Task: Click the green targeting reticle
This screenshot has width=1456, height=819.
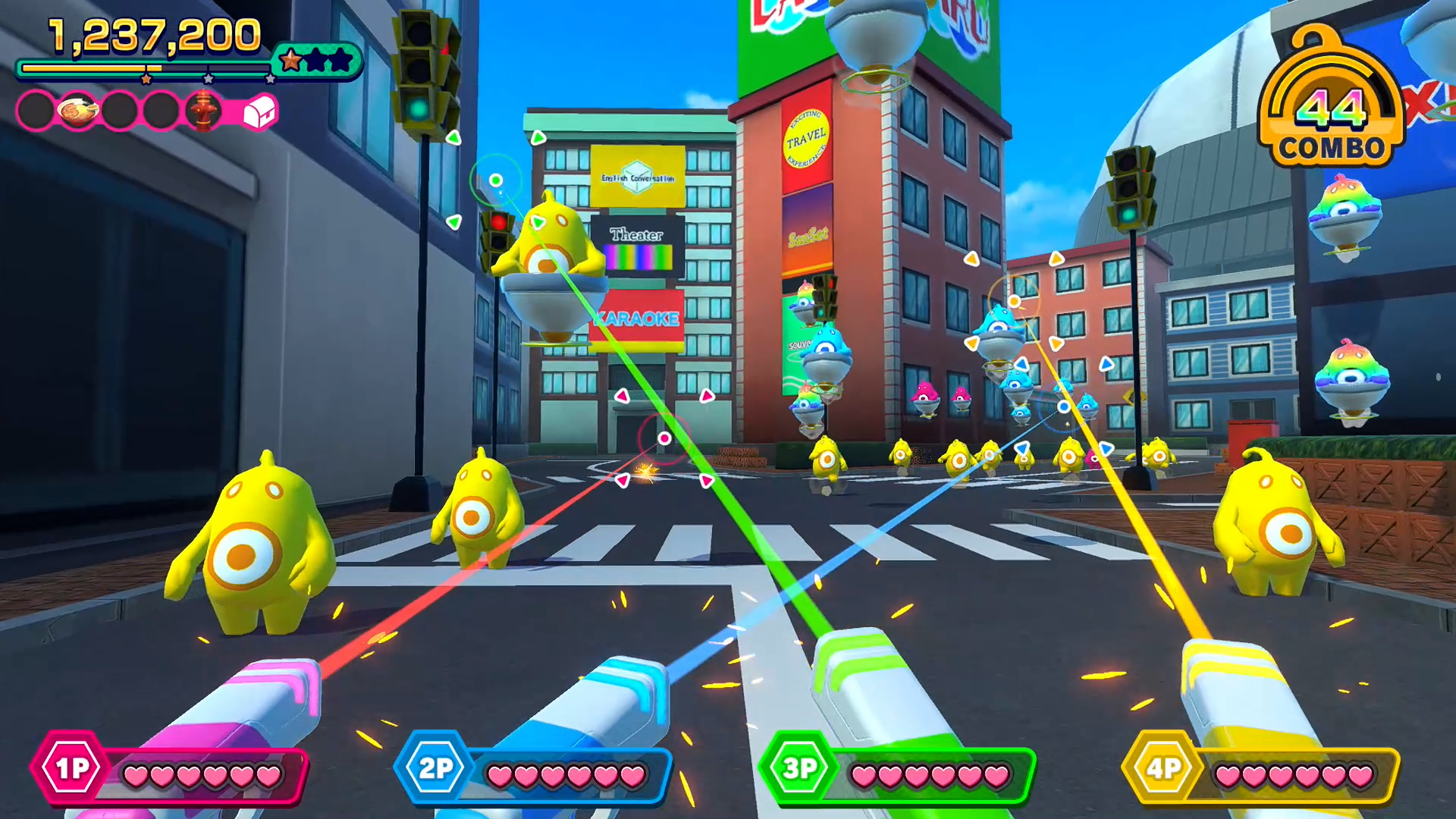Action: click(x=494, y=182)
